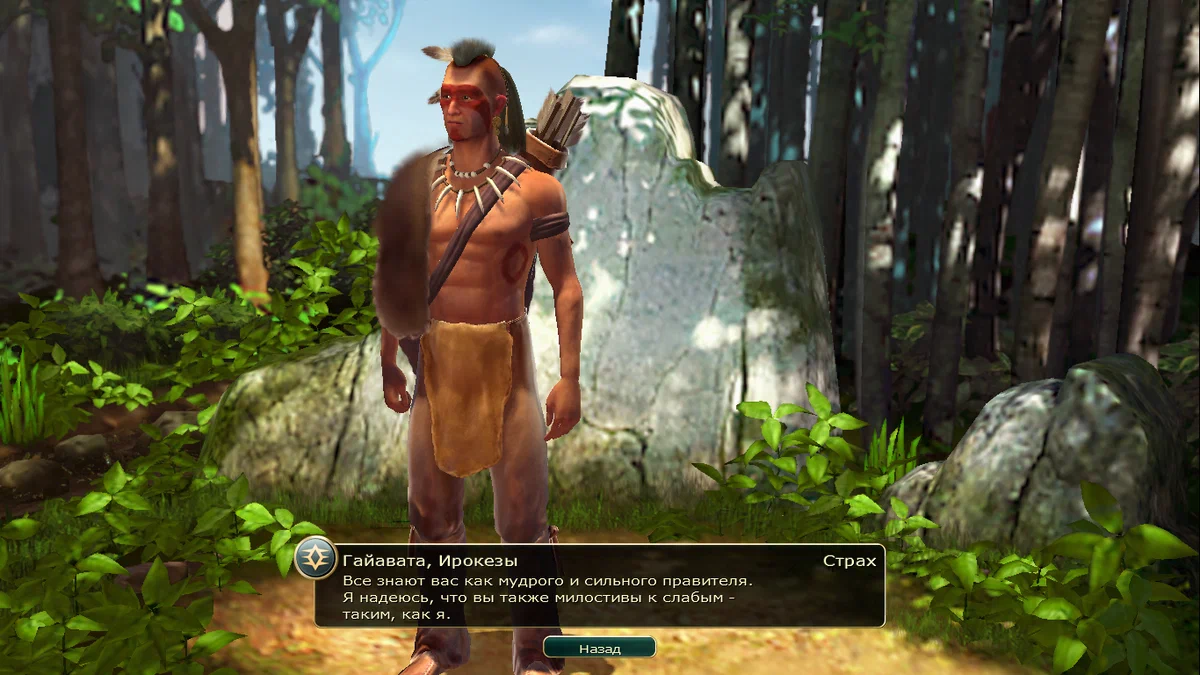Select the round civilization emblem icon beside Гайавата
The image size is (1200, 675).
[x=316, y=558]
